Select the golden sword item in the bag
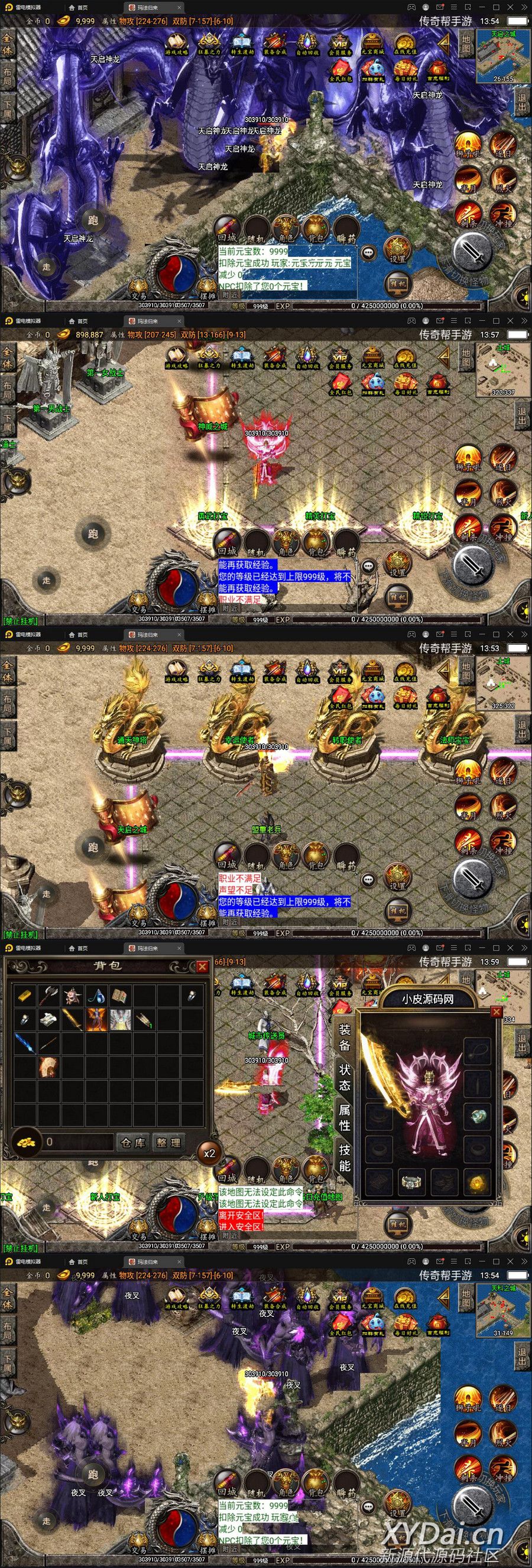This screenshot has height=1568, width=532. click(73, 1020)
